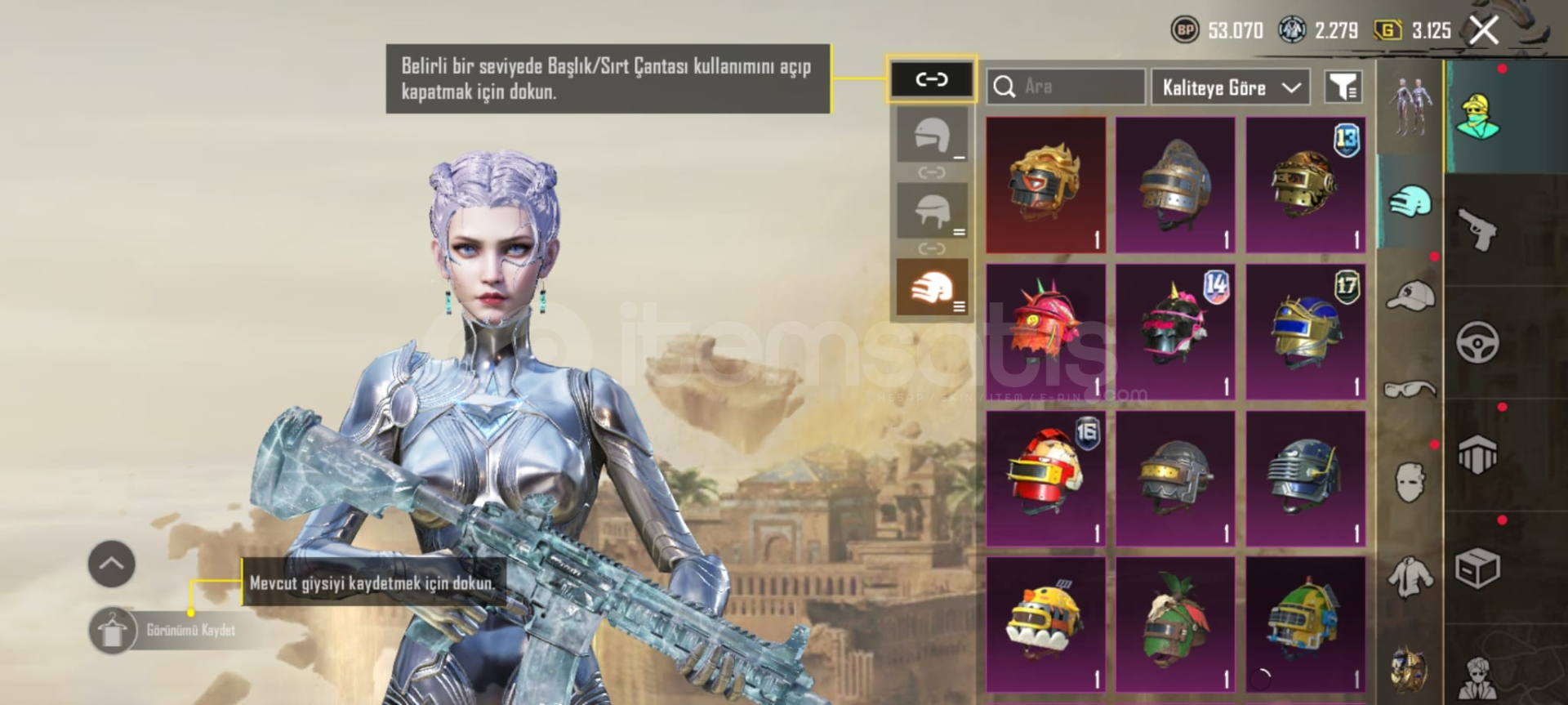Open the glasses category
The height and width of the screenshot is (705, 1568).
click(x=1410, y=389)
